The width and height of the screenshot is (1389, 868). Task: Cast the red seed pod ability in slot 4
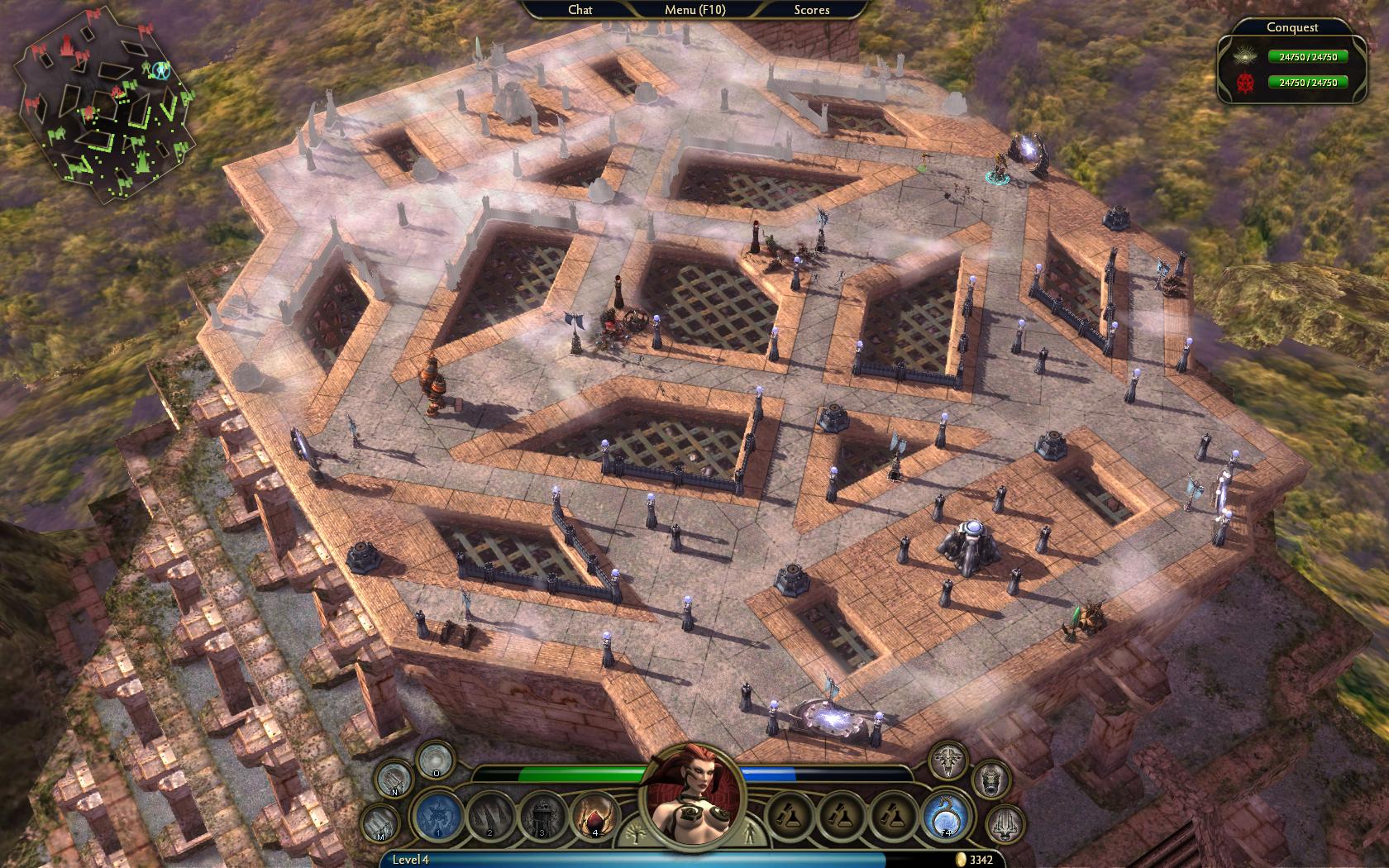(595, 817)
